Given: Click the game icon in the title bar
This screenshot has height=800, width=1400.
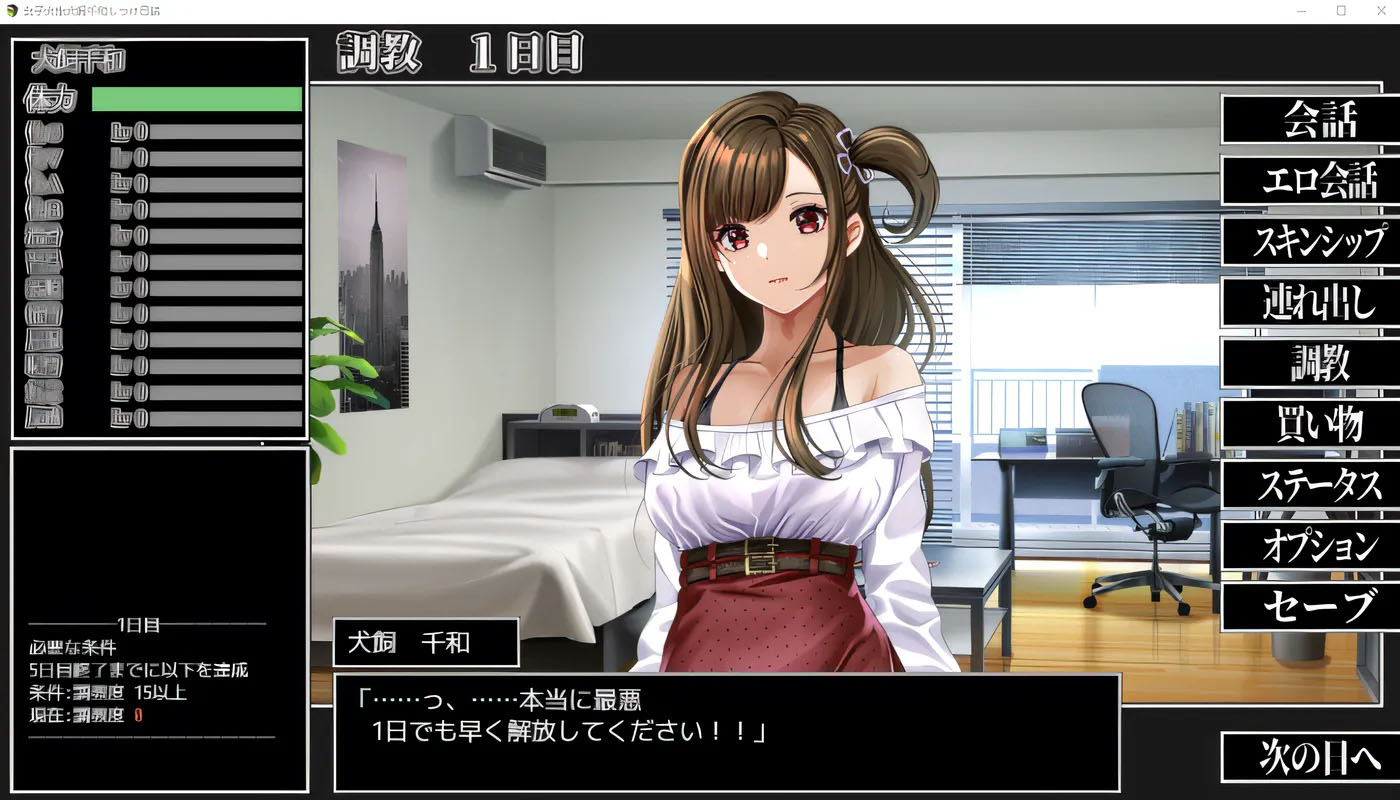Looking at the screenshot, I should click(10, 10).
